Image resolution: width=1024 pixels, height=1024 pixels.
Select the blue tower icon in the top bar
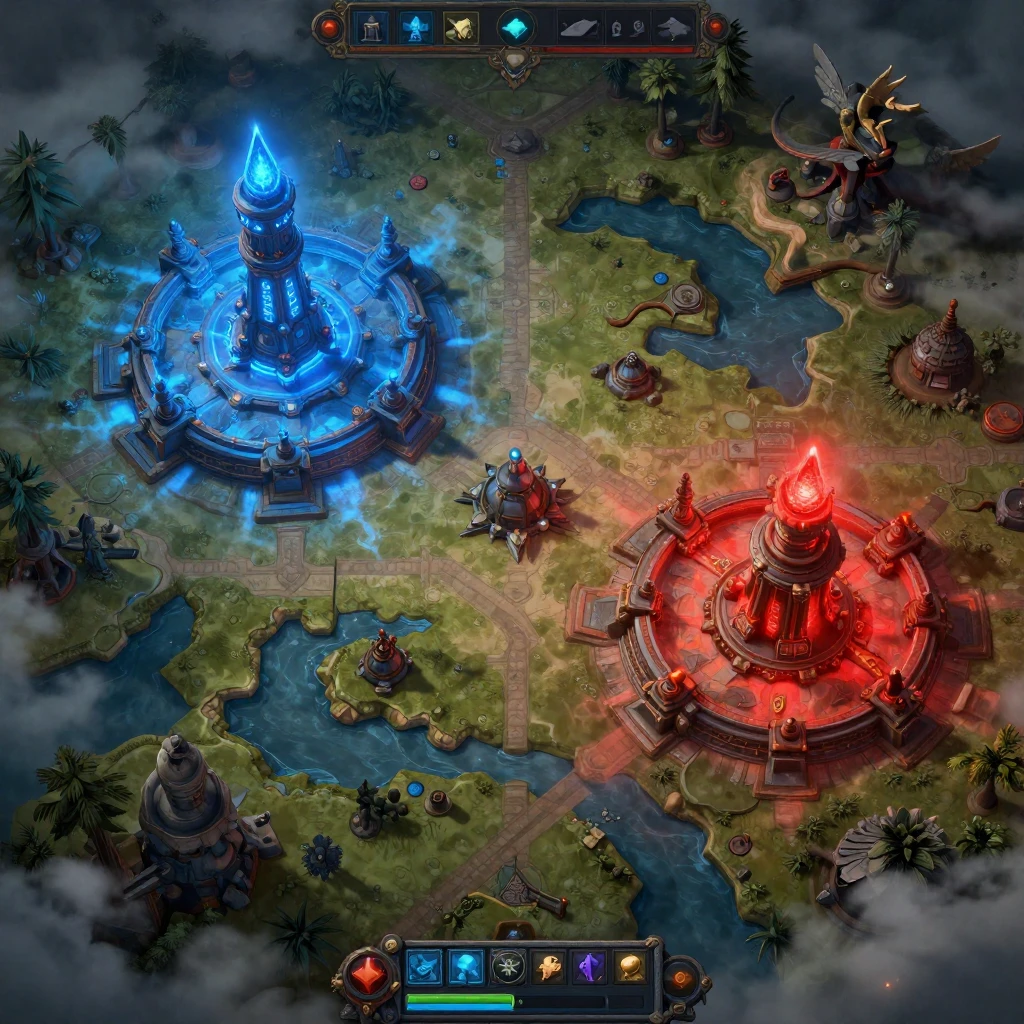pyautogui.click(x=373, y=26)
